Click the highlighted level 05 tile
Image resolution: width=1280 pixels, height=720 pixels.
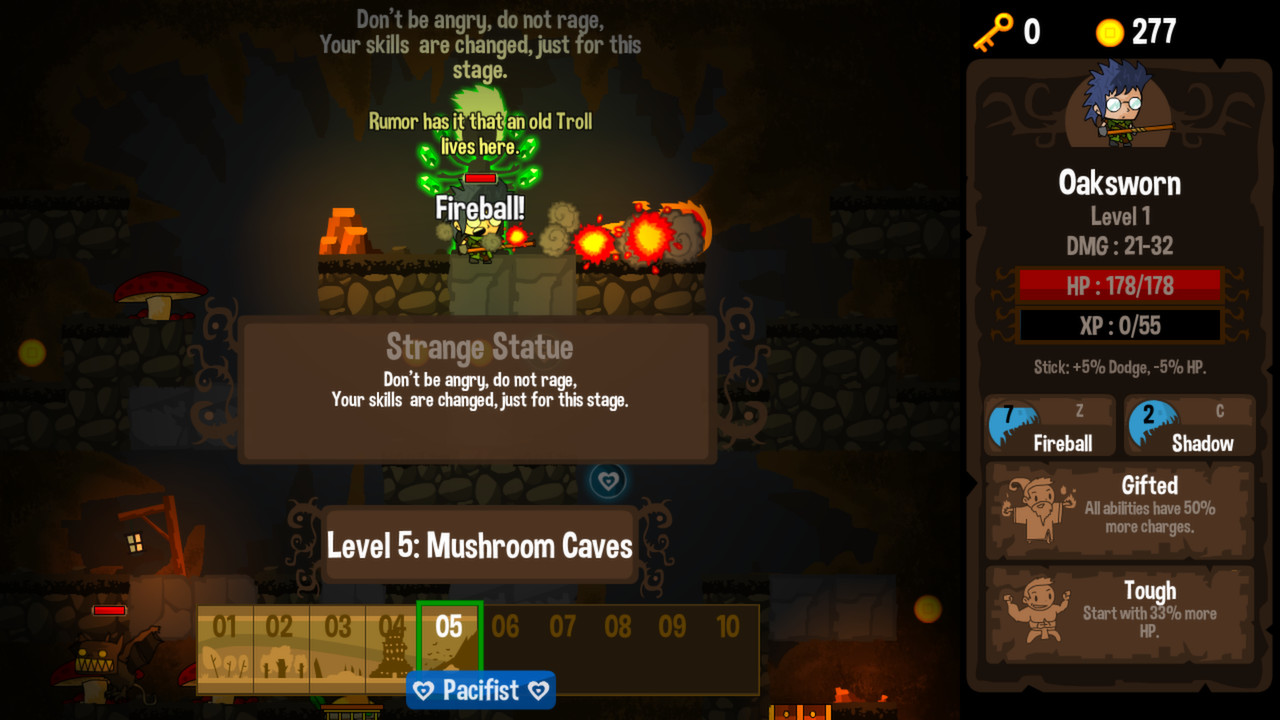pos(448,628)
